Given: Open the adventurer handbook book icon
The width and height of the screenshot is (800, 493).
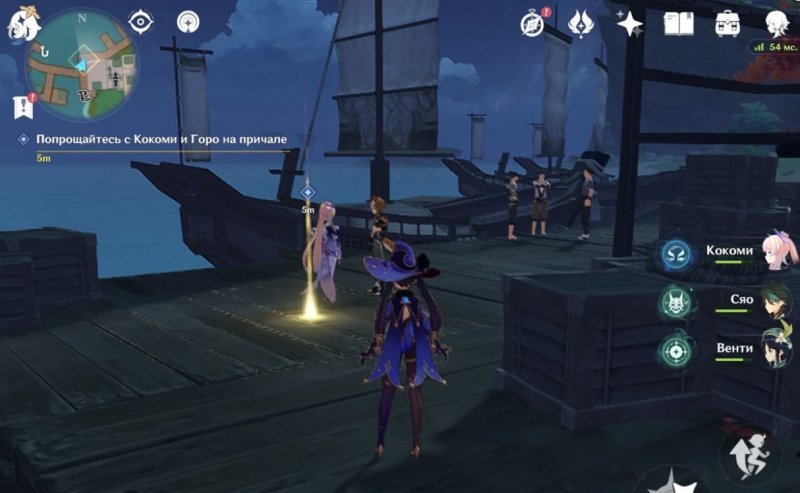Looking at the screenshot, I should point(679,23).
